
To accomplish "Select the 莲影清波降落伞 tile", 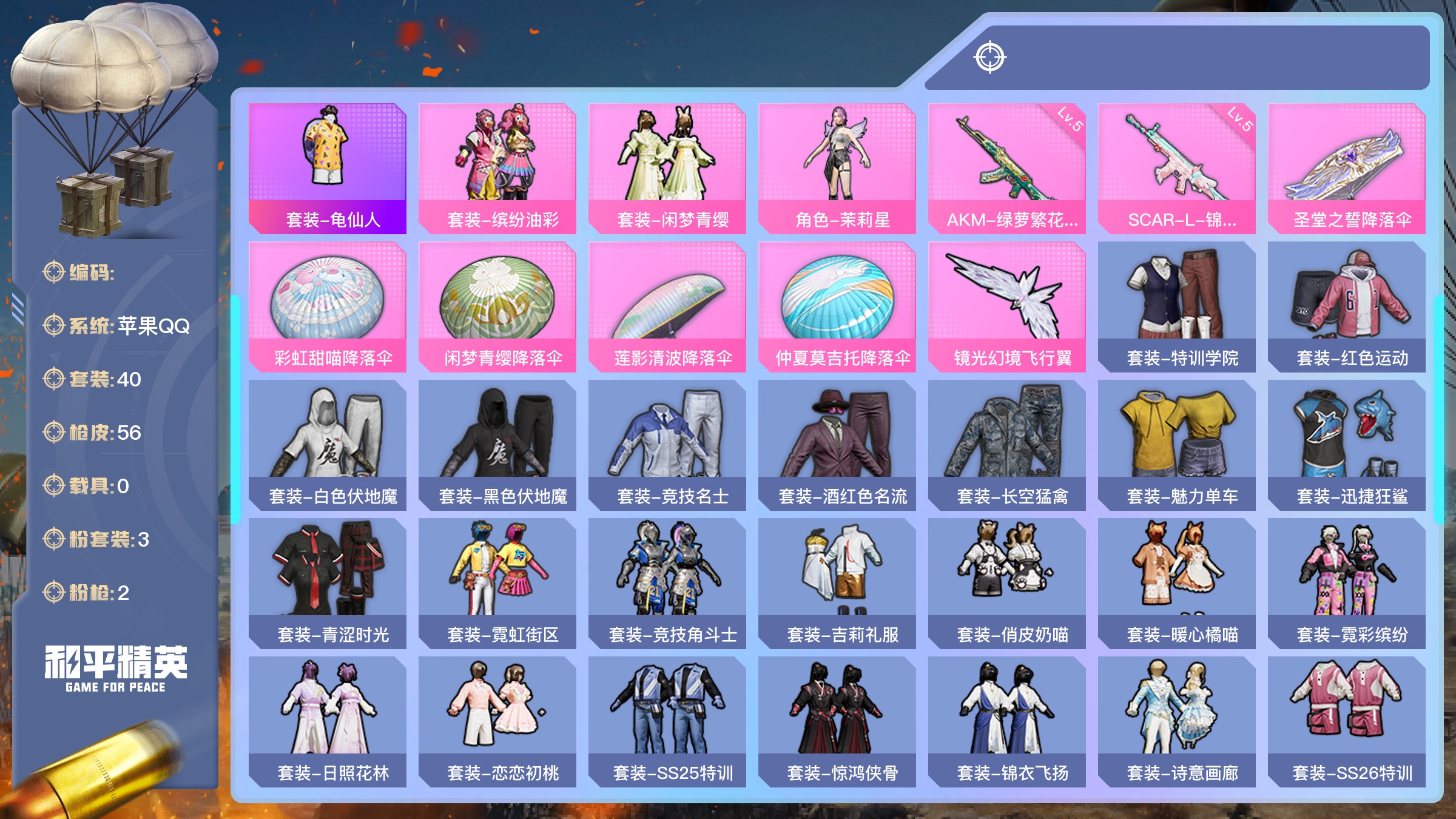I will click(667, 306).
